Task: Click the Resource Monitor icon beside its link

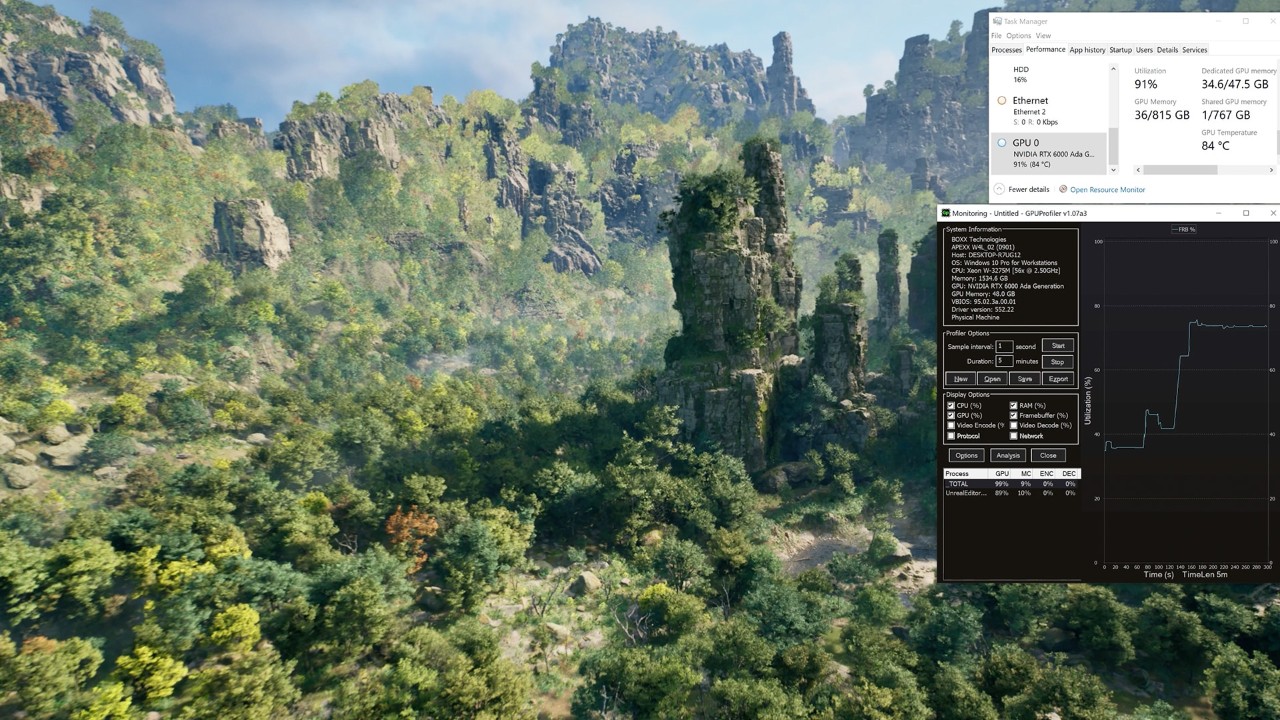Action: pyautogui.click(x=1065, y=189)
